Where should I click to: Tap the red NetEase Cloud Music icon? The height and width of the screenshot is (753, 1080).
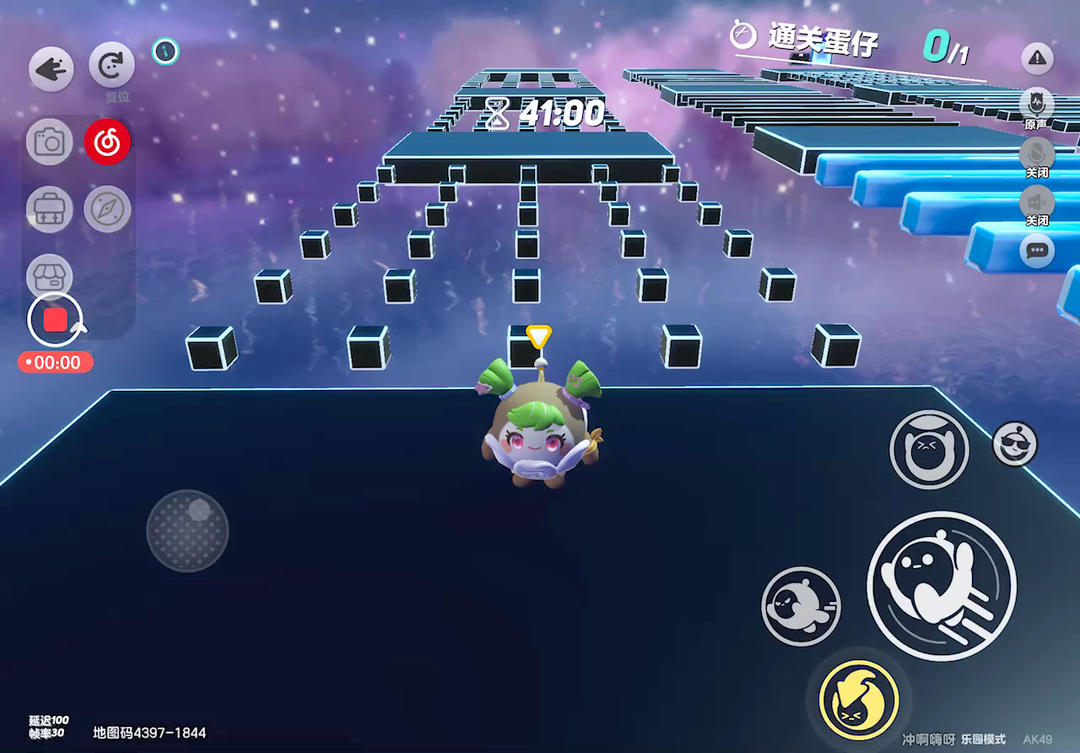coord(108,143)
